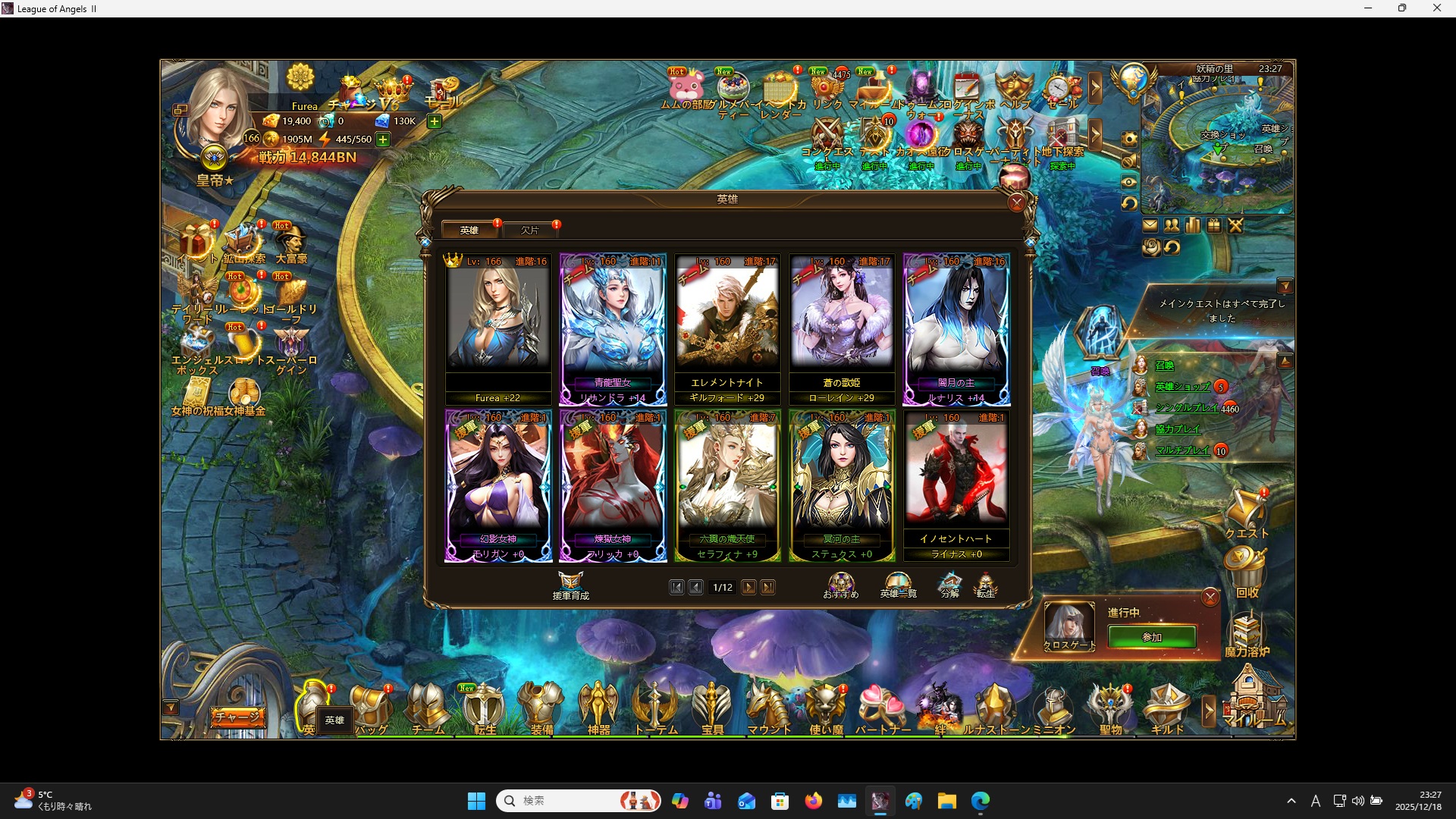Open the おすすめ recommended heroes icon
Screen dimensions: 1456x819
[x=842, y=582]
